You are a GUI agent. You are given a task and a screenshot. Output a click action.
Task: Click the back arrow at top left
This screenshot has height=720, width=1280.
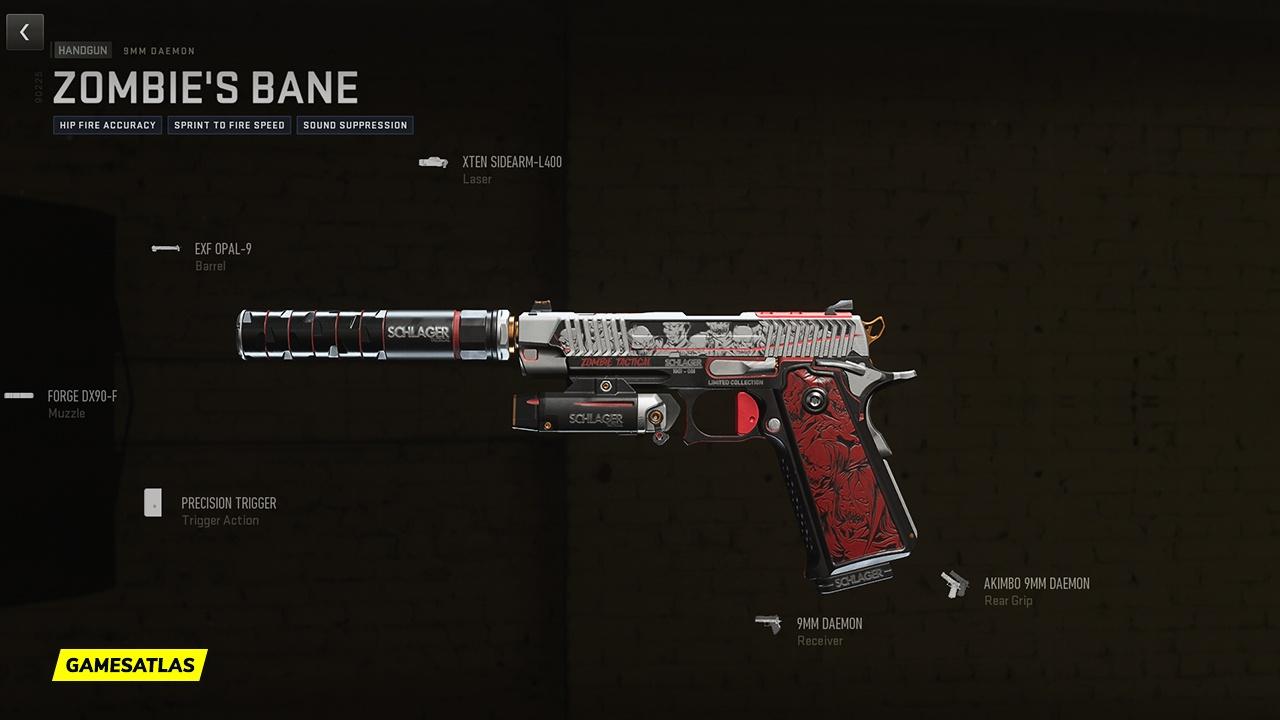(24, 31)
